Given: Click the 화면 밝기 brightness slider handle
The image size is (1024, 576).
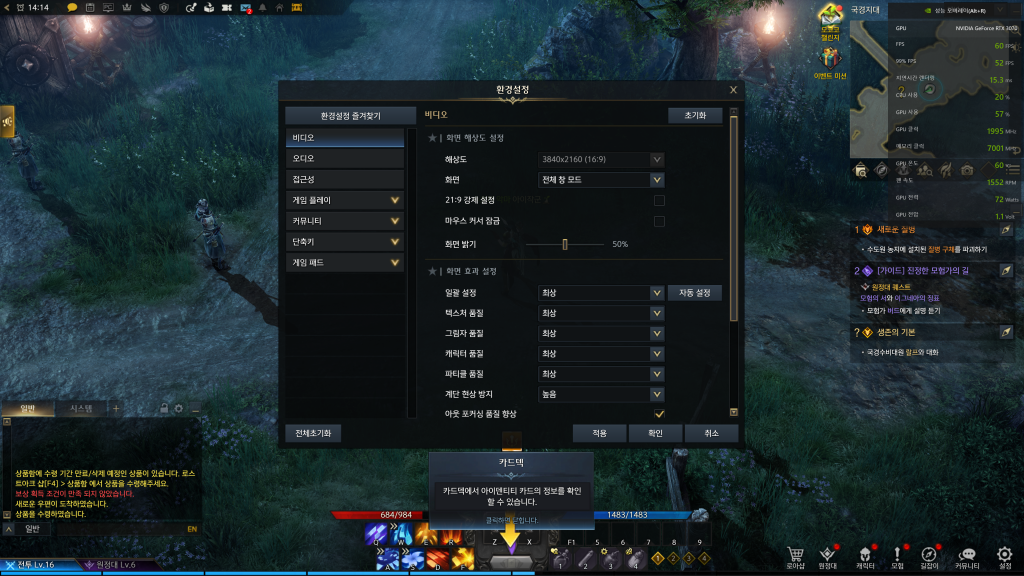Looking at the screenshot, I should [x=565, y=244].
